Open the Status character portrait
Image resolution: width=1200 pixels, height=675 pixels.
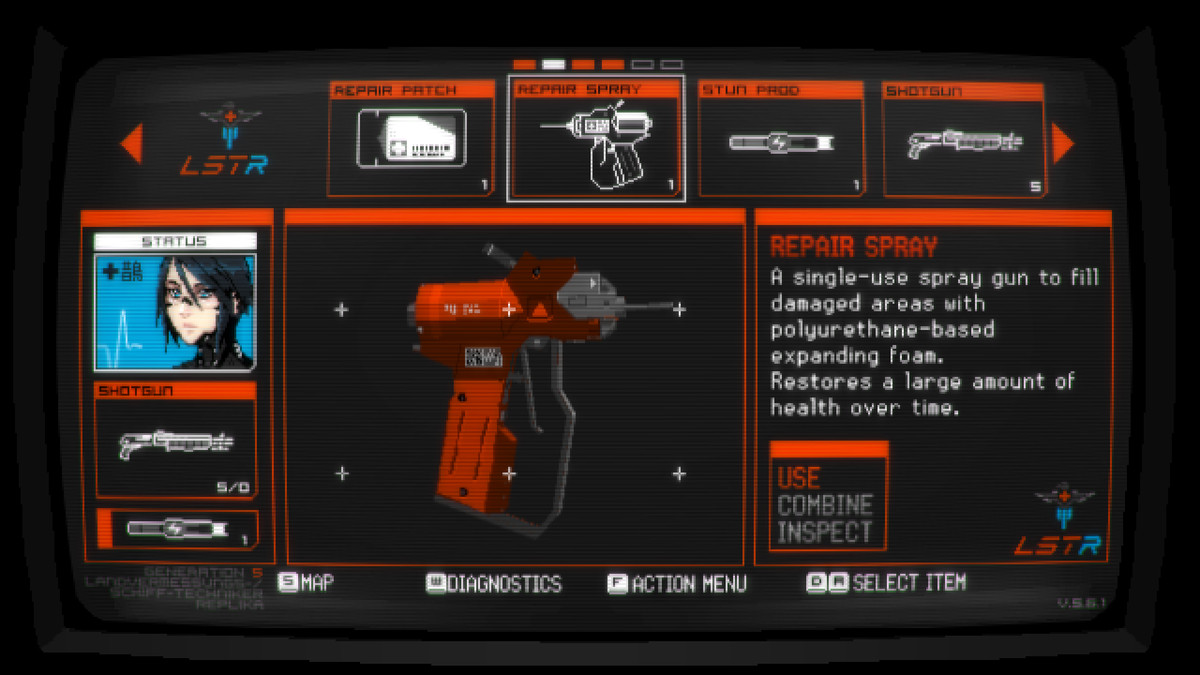(175, 311)
